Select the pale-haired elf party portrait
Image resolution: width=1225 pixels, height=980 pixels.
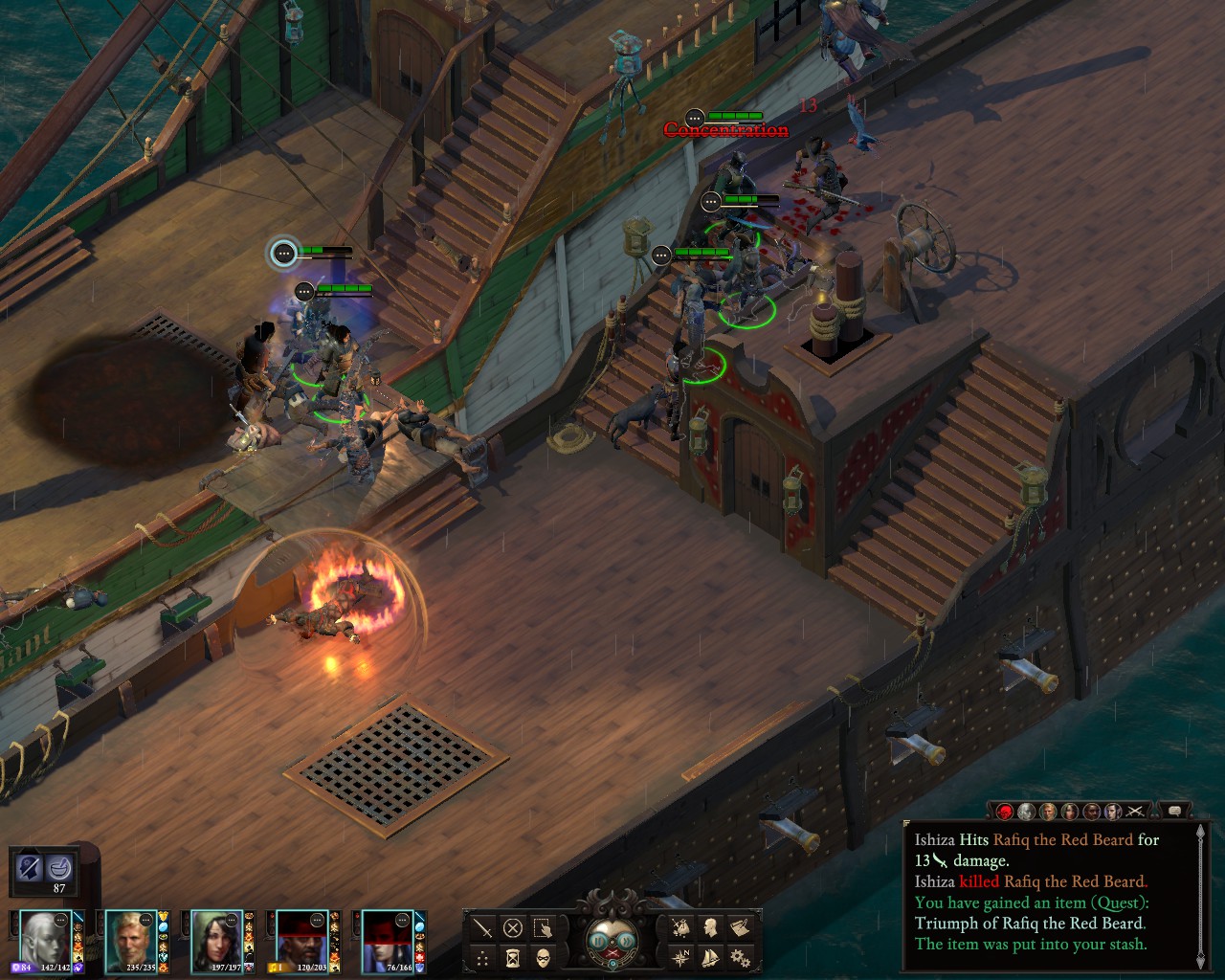pos(43,939)
